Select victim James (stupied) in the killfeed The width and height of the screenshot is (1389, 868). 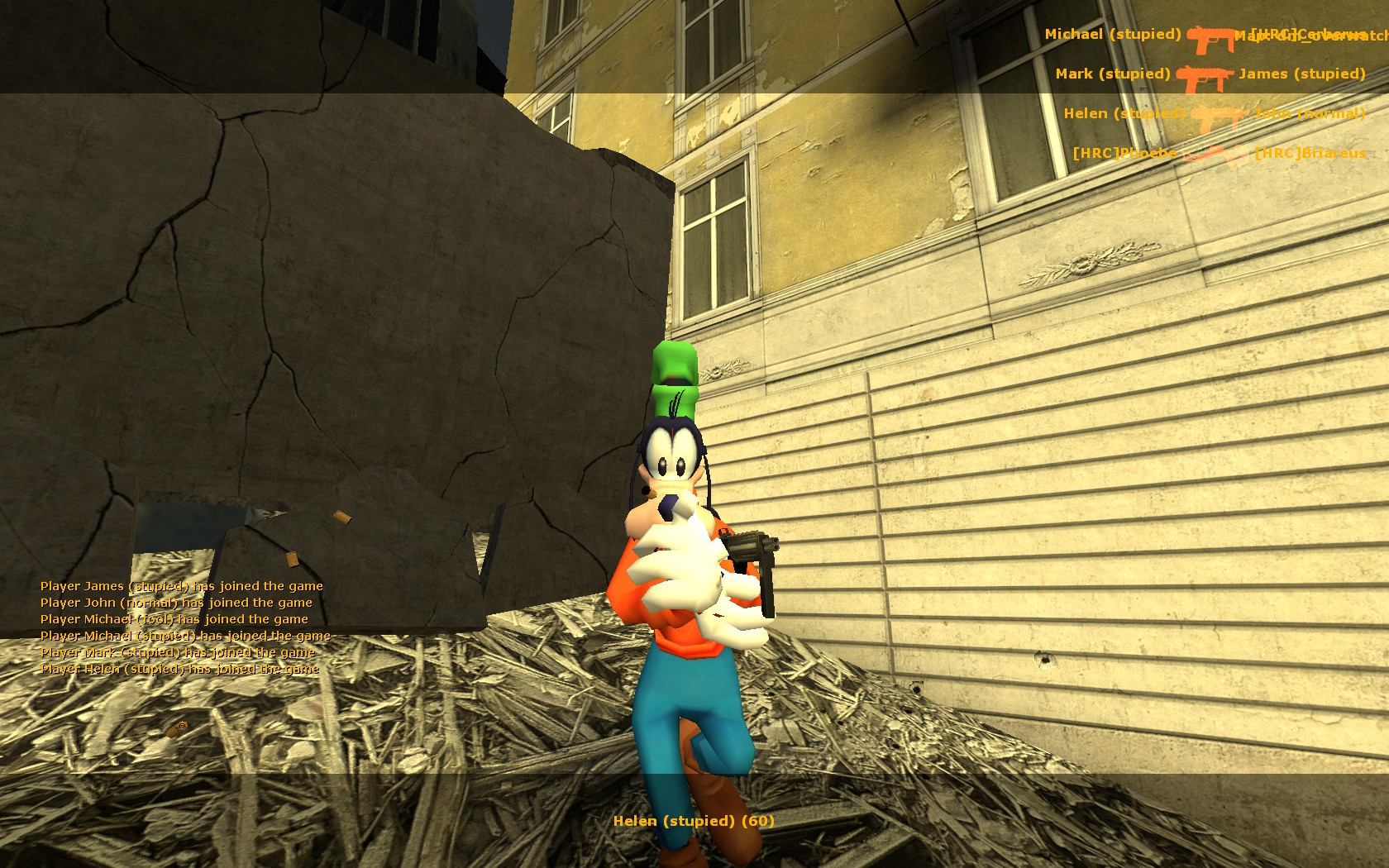[1302, 74]
